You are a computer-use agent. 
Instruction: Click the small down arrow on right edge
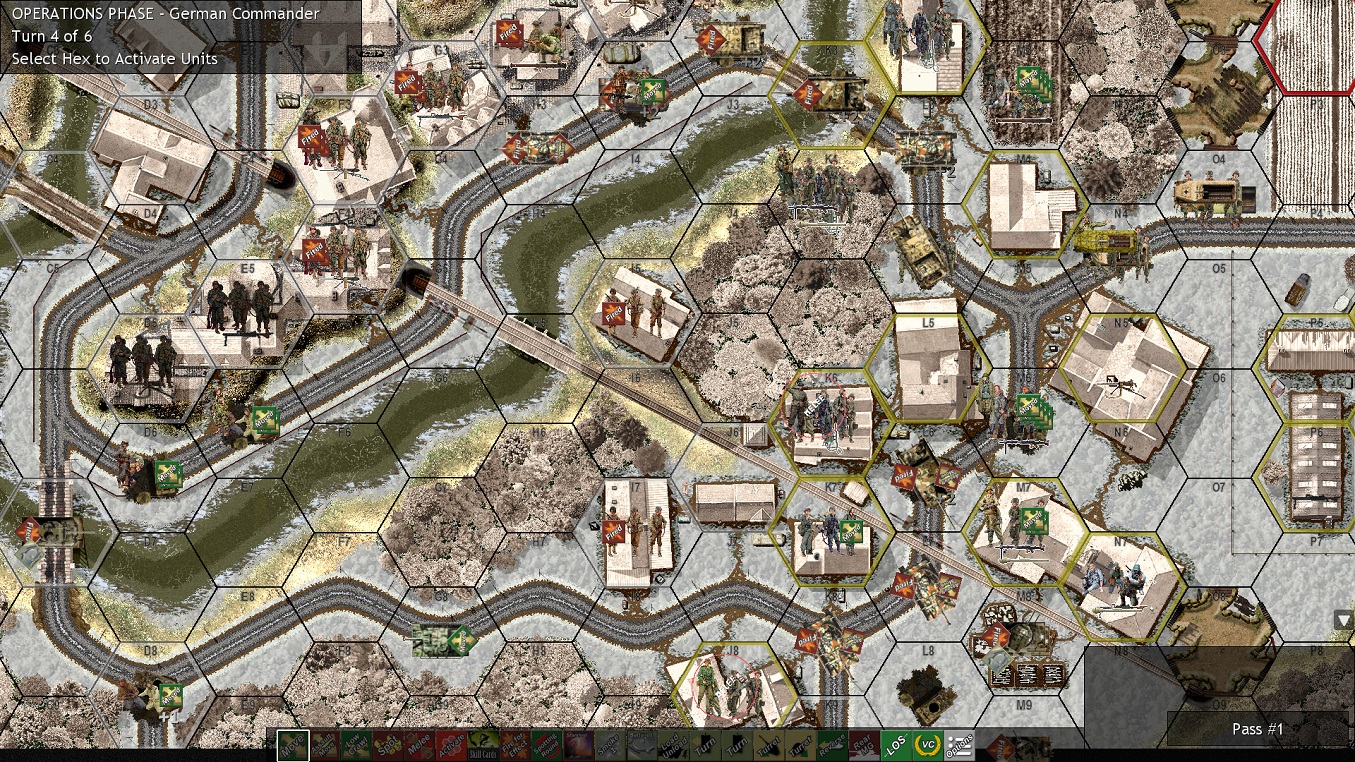click(x=1340, y=620)
